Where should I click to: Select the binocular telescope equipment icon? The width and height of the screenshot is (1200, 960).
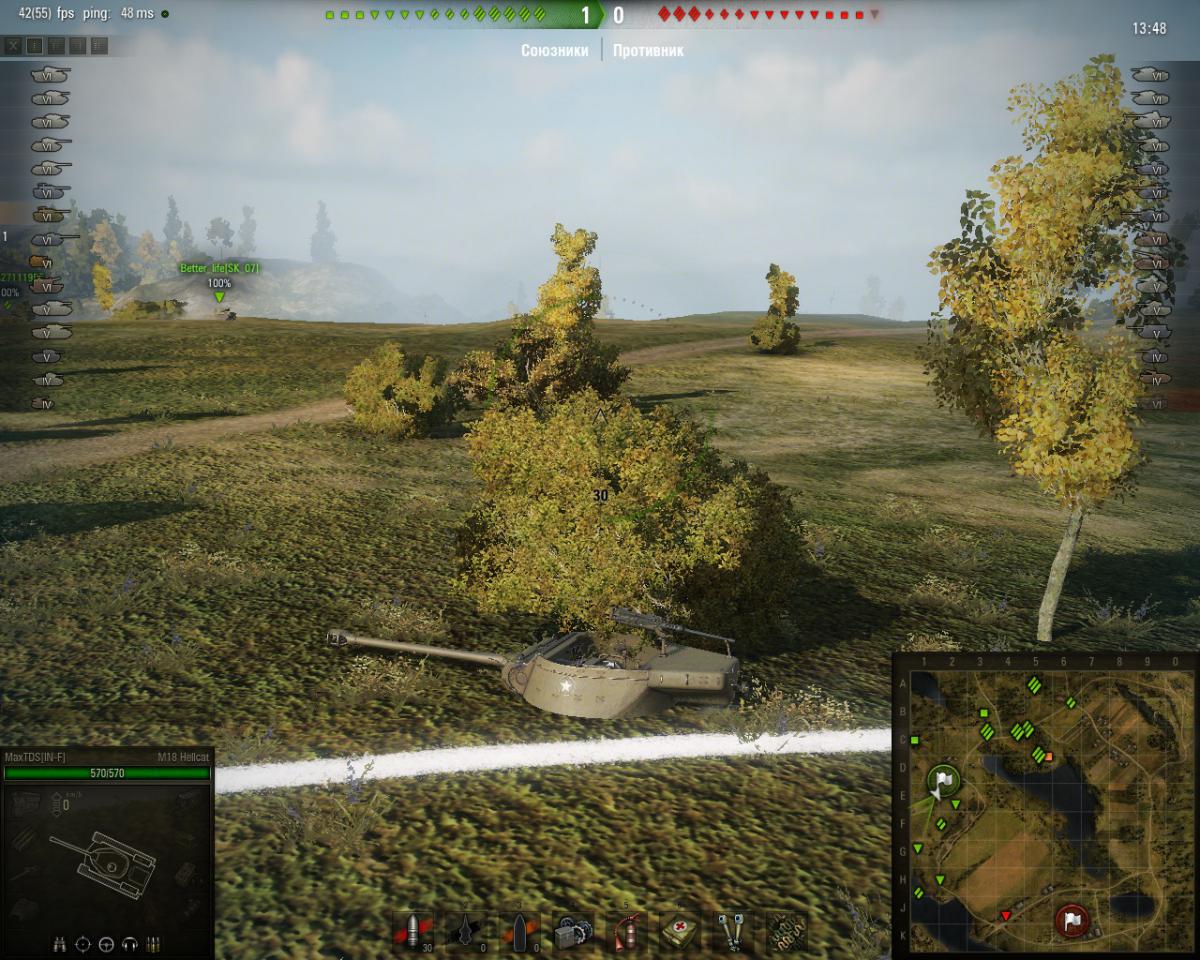click(733, 931)
